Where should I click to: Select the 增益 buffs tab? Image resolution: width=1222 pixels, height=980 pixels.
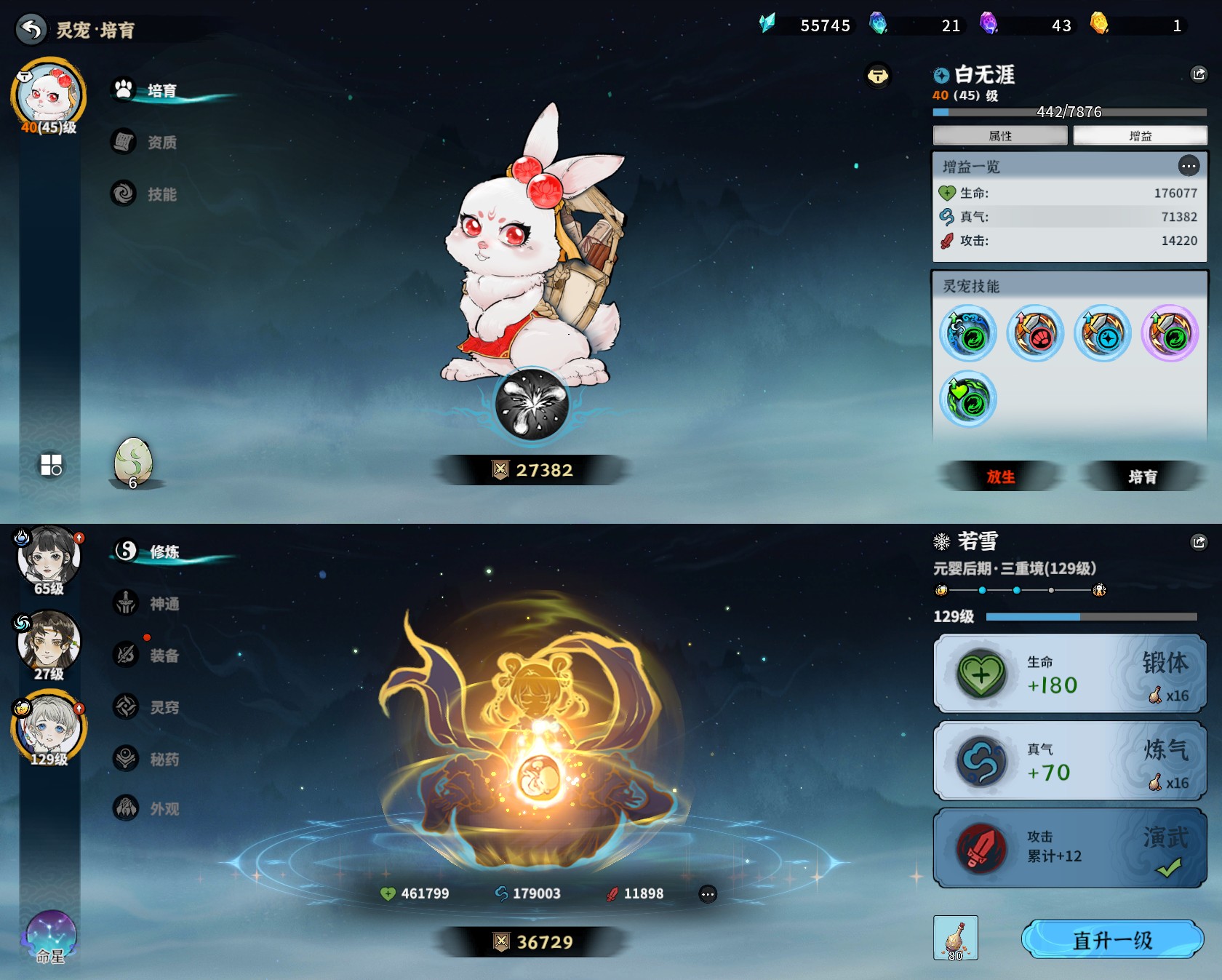pos(1140,136)
